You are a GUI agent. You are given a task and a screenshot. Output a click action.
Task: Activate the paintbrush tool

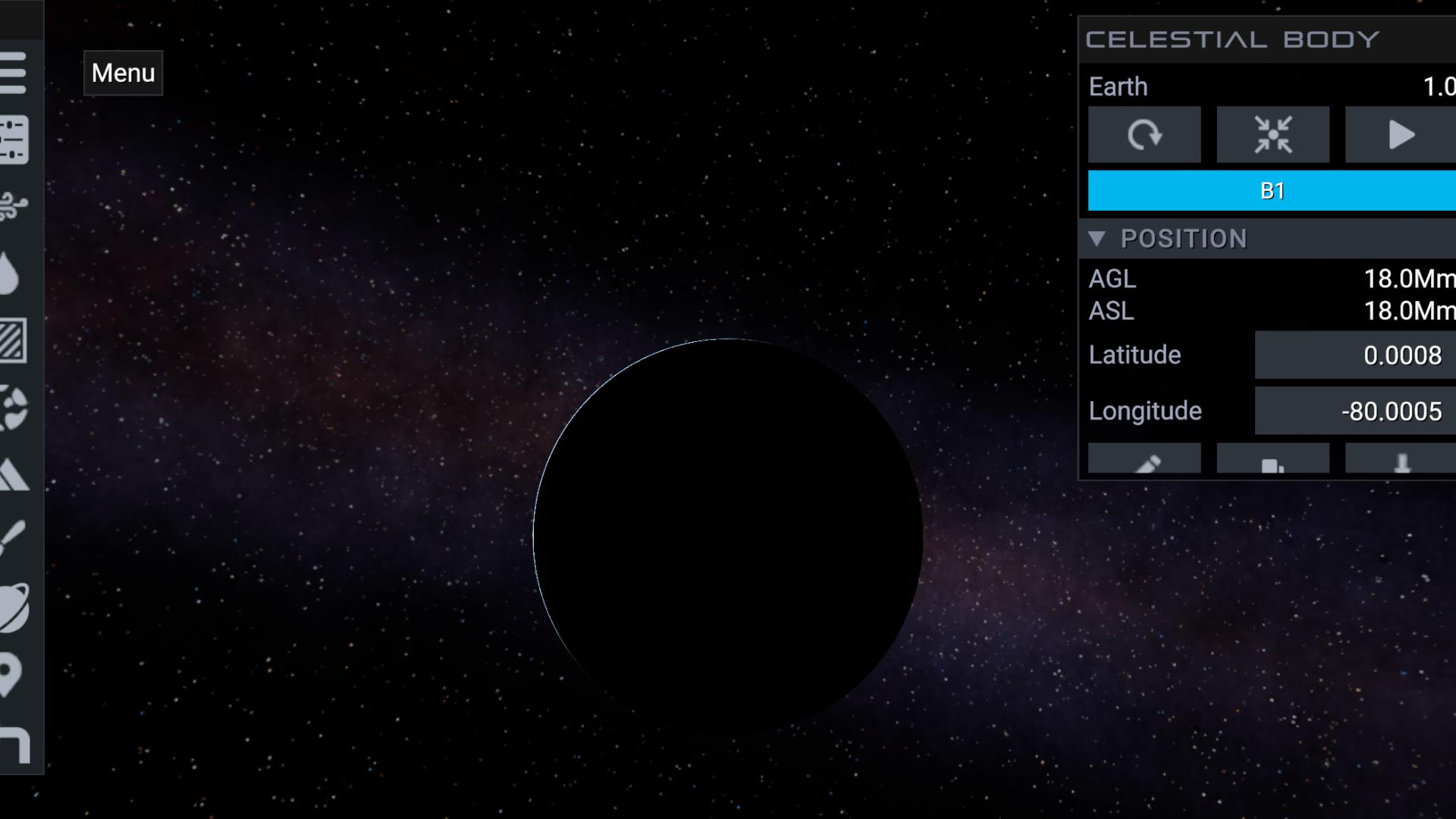click(x=14, y=540)
